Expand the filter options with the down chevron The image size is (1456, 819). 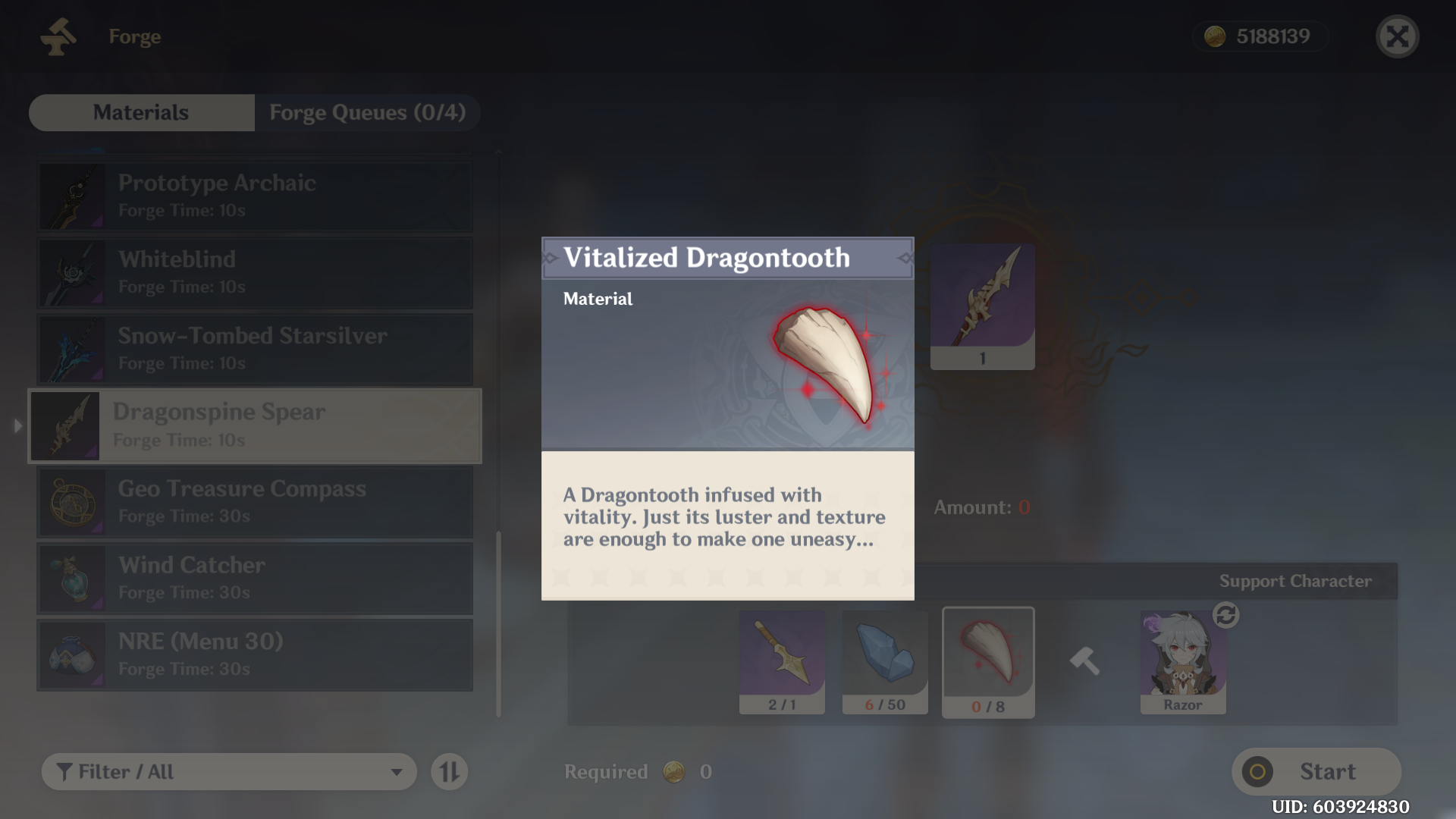397,771
